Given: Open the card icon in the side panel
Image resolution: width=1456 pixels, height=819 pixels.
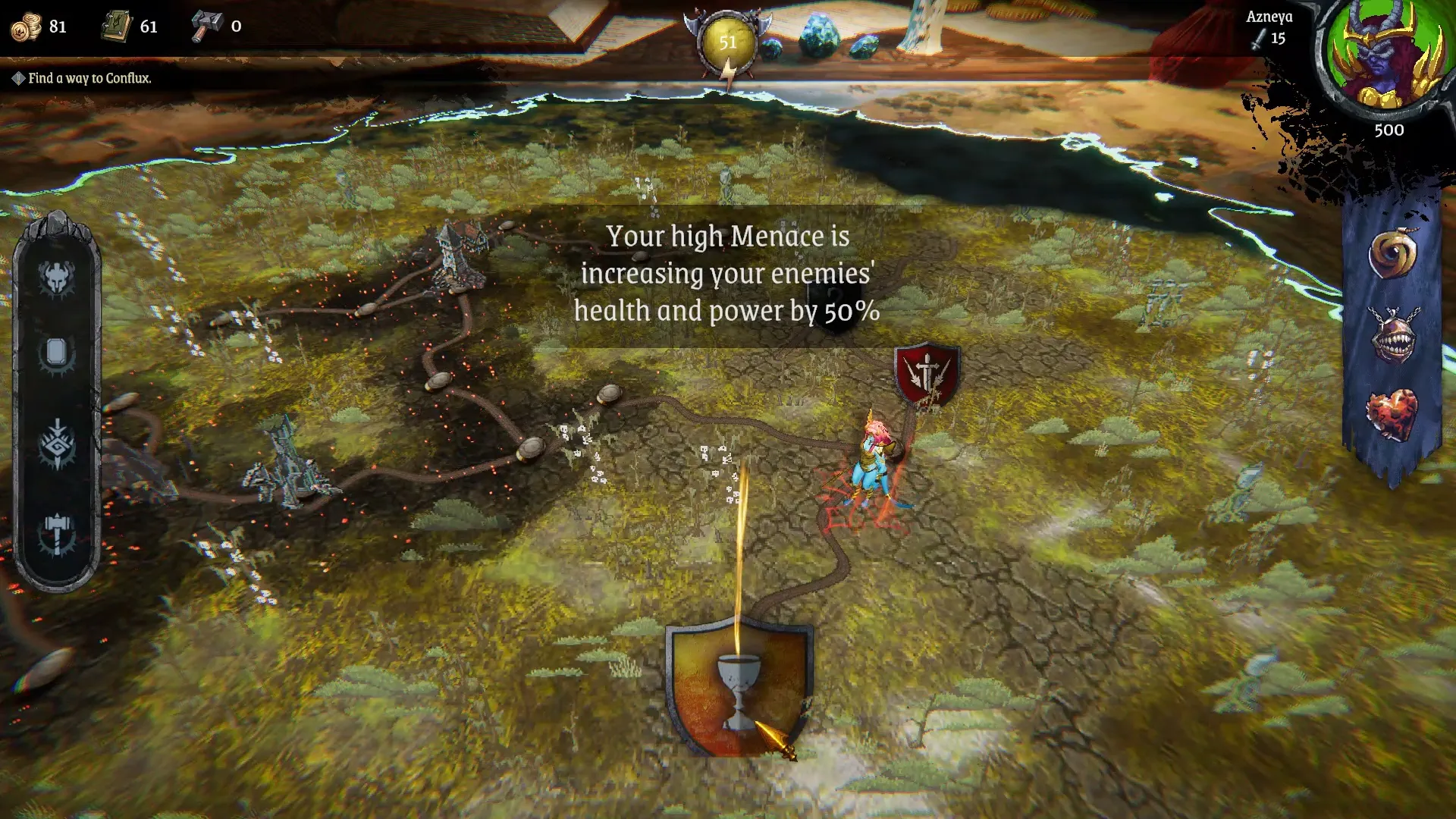Looking at the screenshot, I should click(x=57, y=353).
